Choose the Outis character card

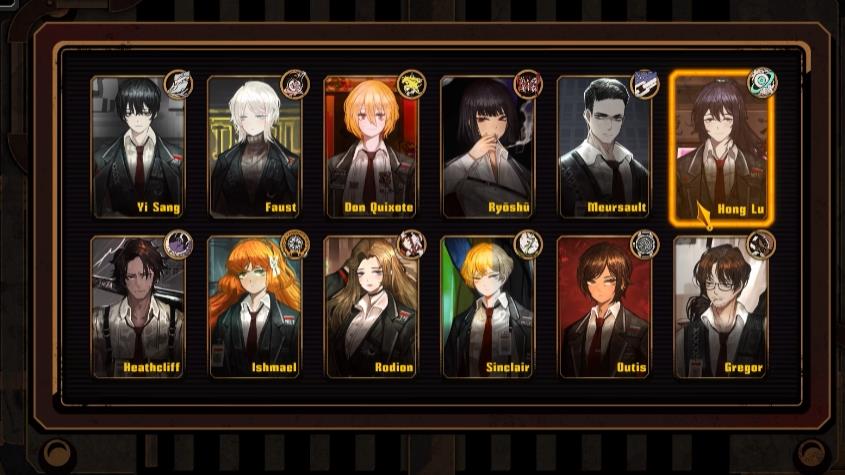(604, 307)
